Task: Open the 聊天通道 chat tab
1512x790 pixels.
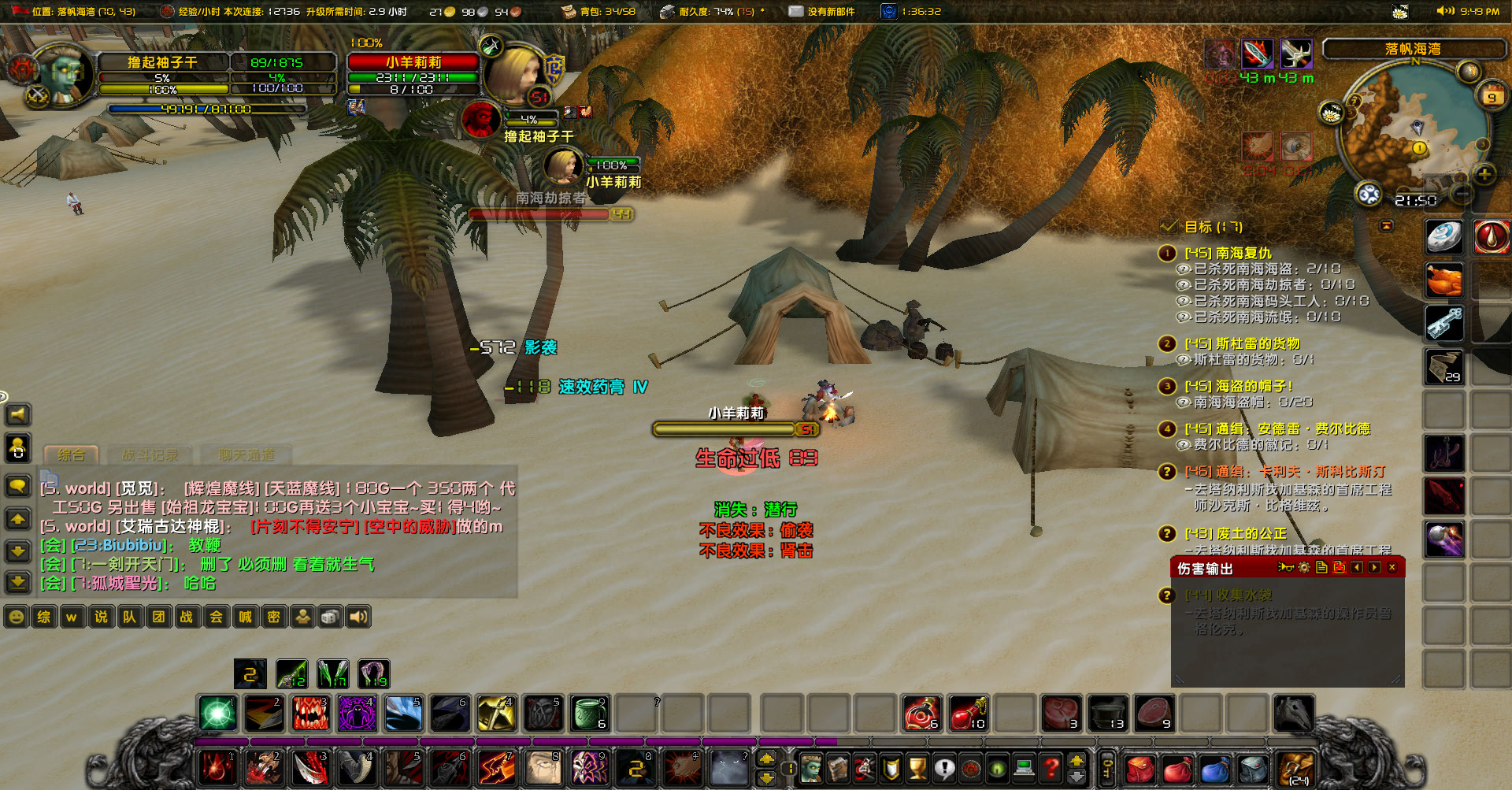Action: (246, 455)
